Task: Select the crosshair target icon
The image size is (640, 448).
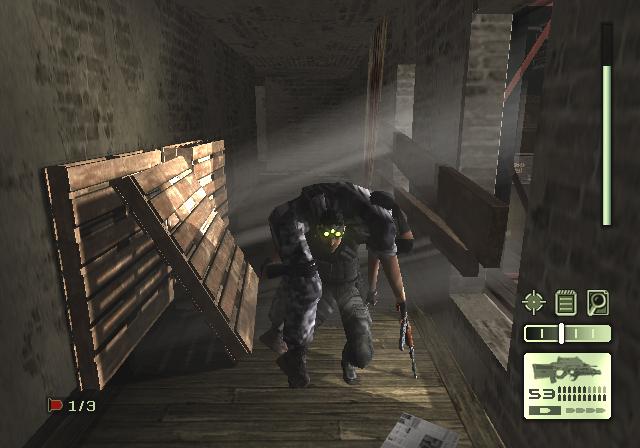Action: (x=535, y=301)
